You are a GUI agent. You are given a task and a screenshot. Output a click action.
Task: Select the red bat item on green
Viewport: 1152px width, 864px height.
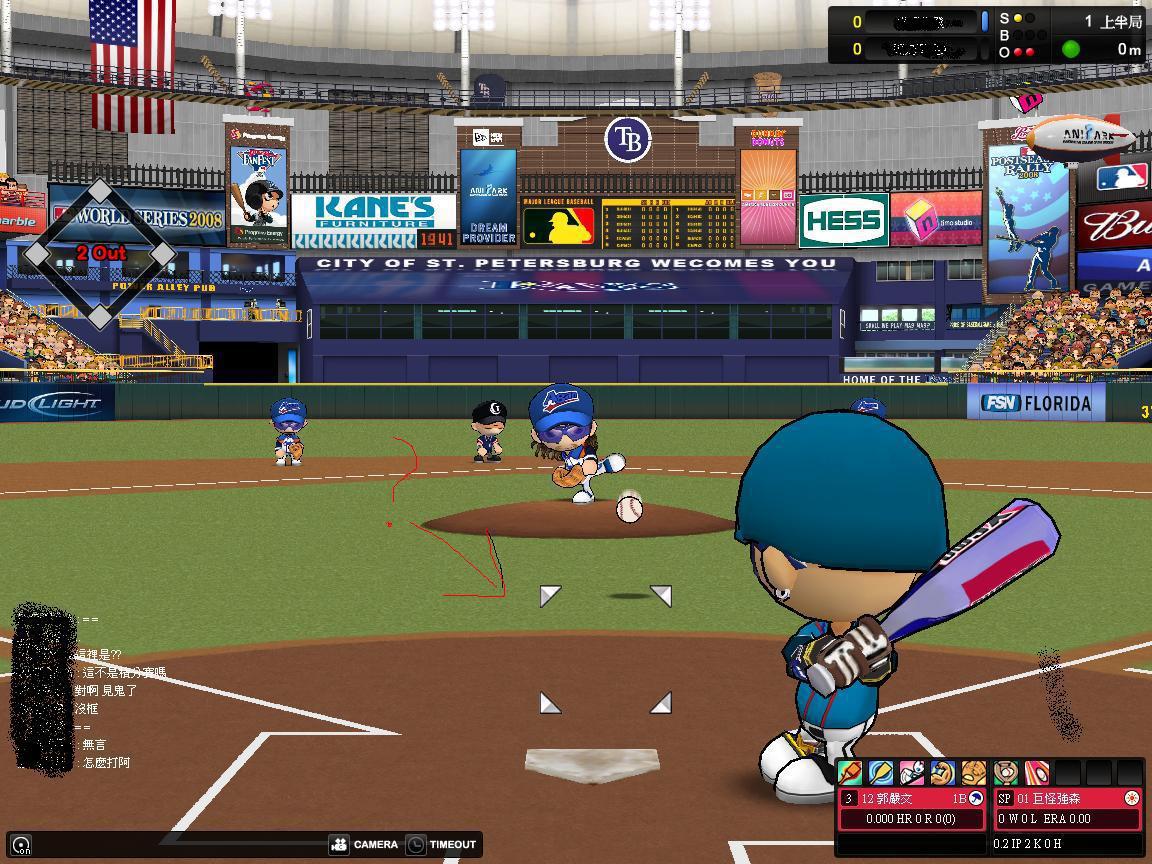[x=850, y=773]
